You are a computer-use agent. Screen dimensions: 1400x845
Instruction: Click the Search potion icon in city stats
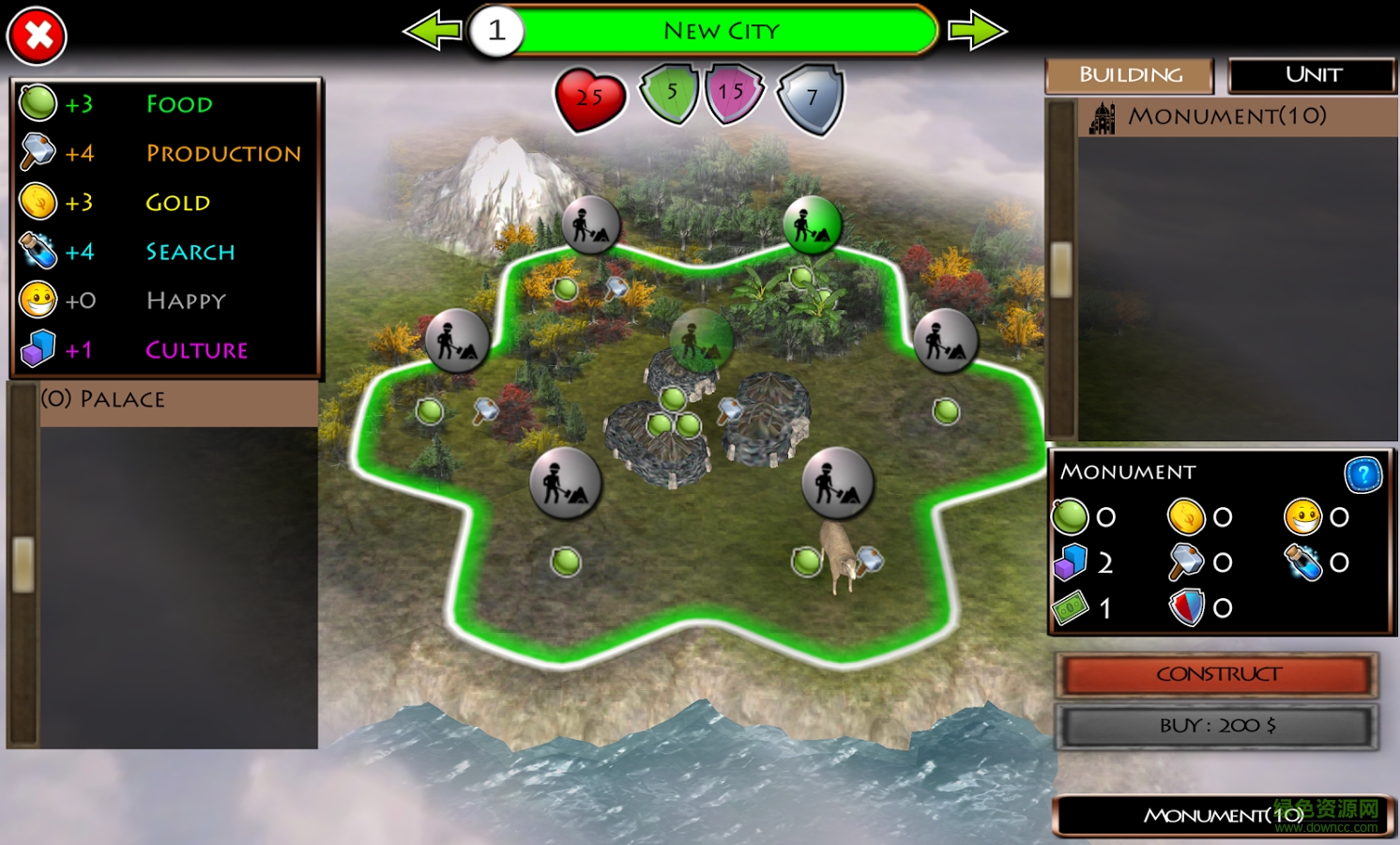[x=36, y=251]
